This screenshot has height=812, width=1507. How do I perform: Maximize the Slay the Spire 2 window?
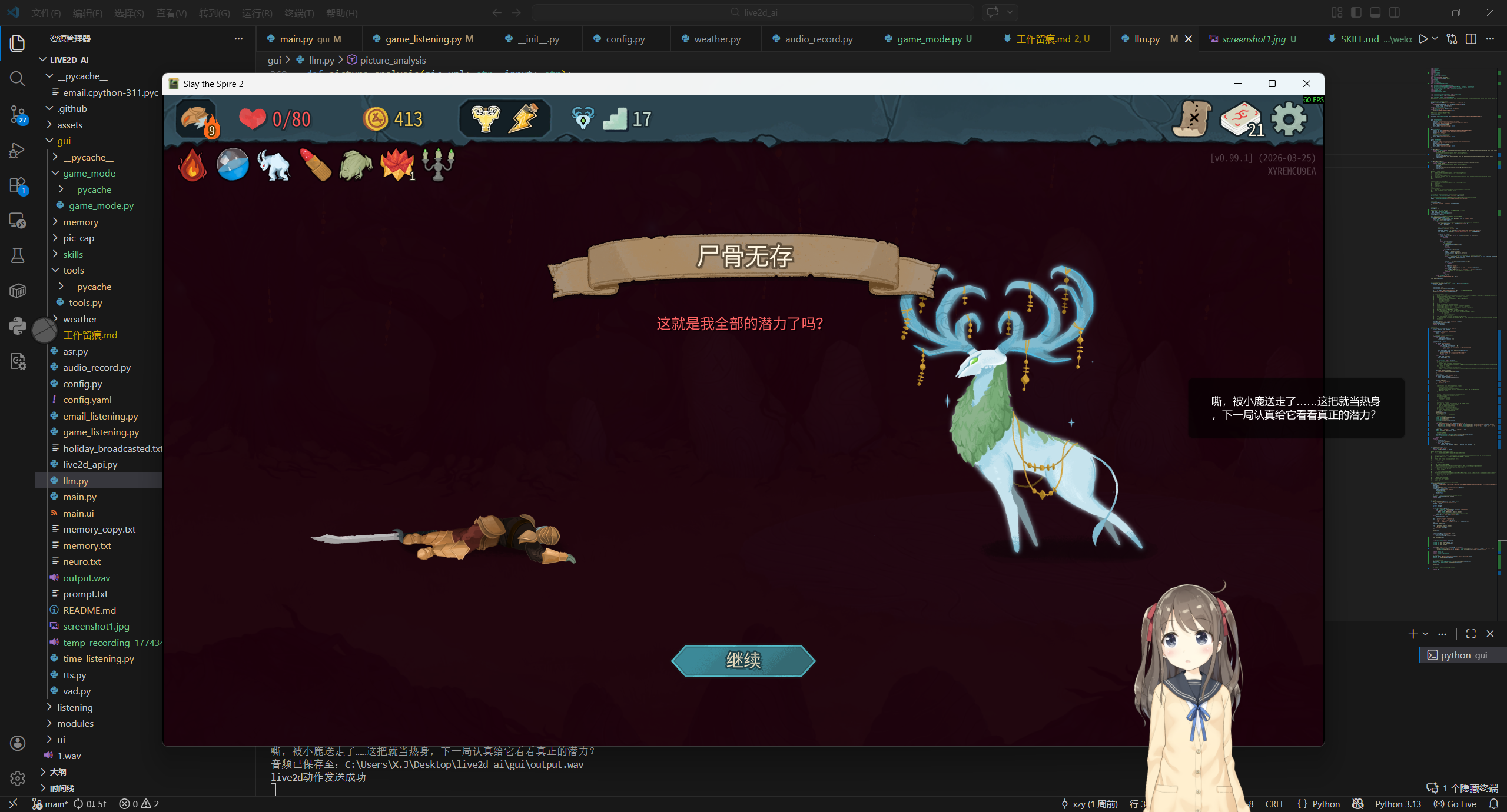click(1272, 84)
